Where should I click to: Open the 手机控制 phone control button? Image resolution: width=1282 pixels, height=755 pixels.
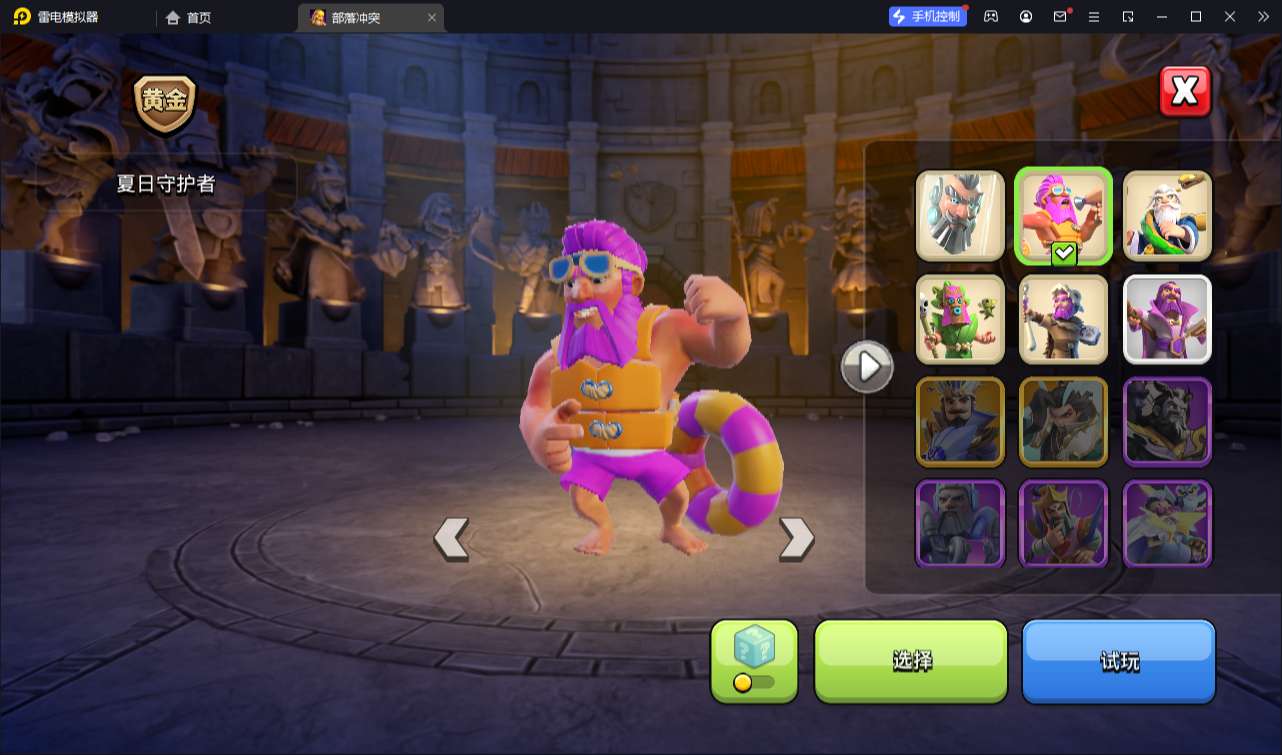[928, 16]
